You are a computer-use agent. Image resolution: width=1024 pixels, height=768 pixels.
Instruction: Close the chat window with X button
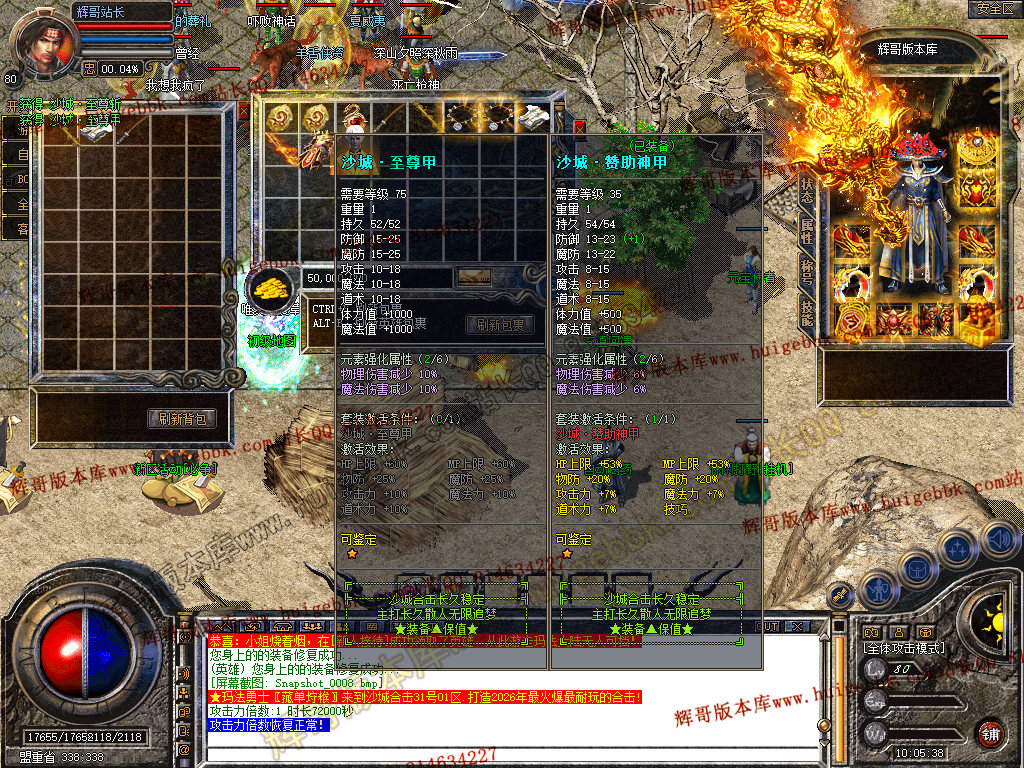[797, 626]
